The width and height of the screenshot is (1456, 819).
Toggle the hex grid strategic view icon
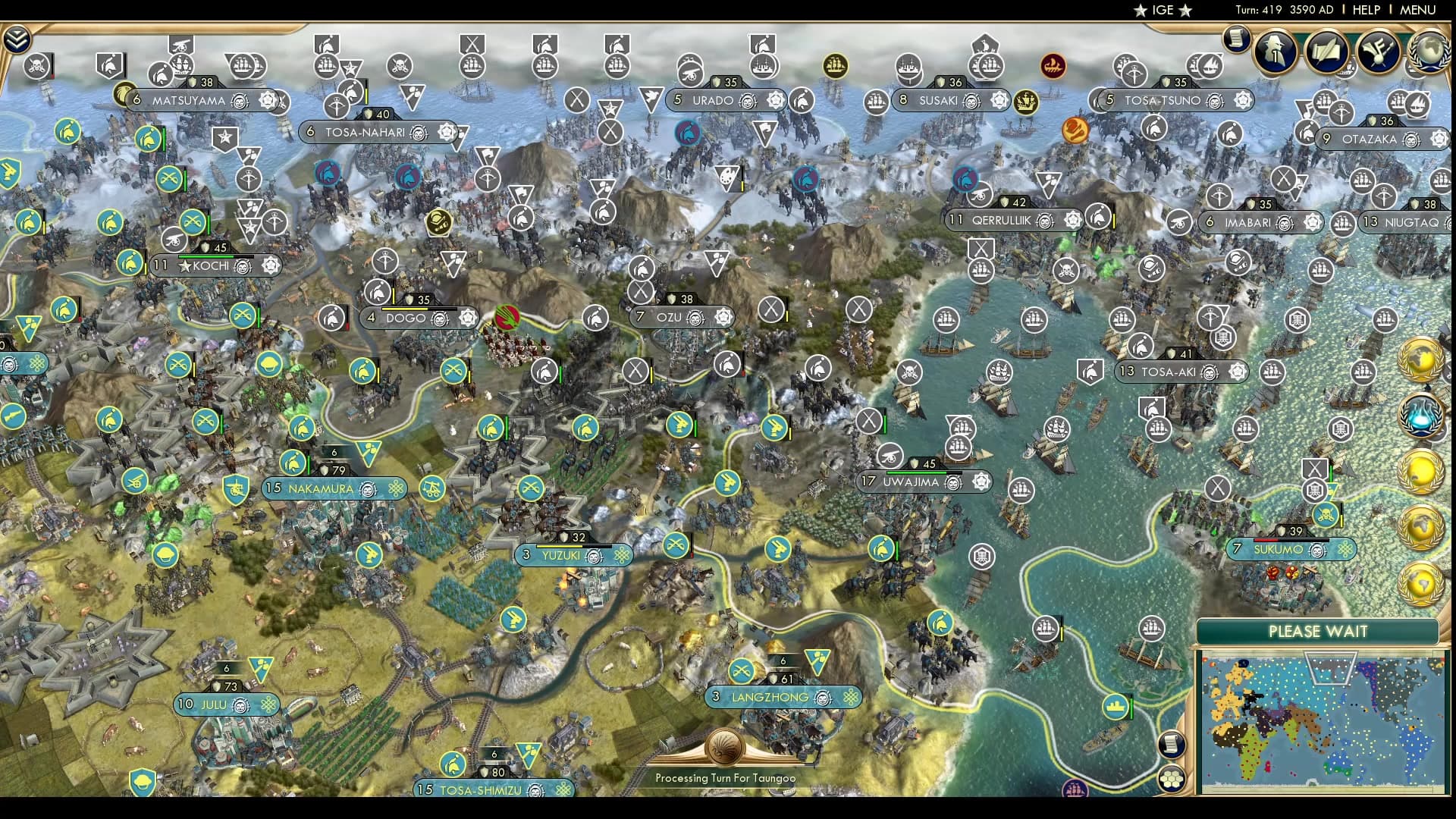tap(1172, 779)
